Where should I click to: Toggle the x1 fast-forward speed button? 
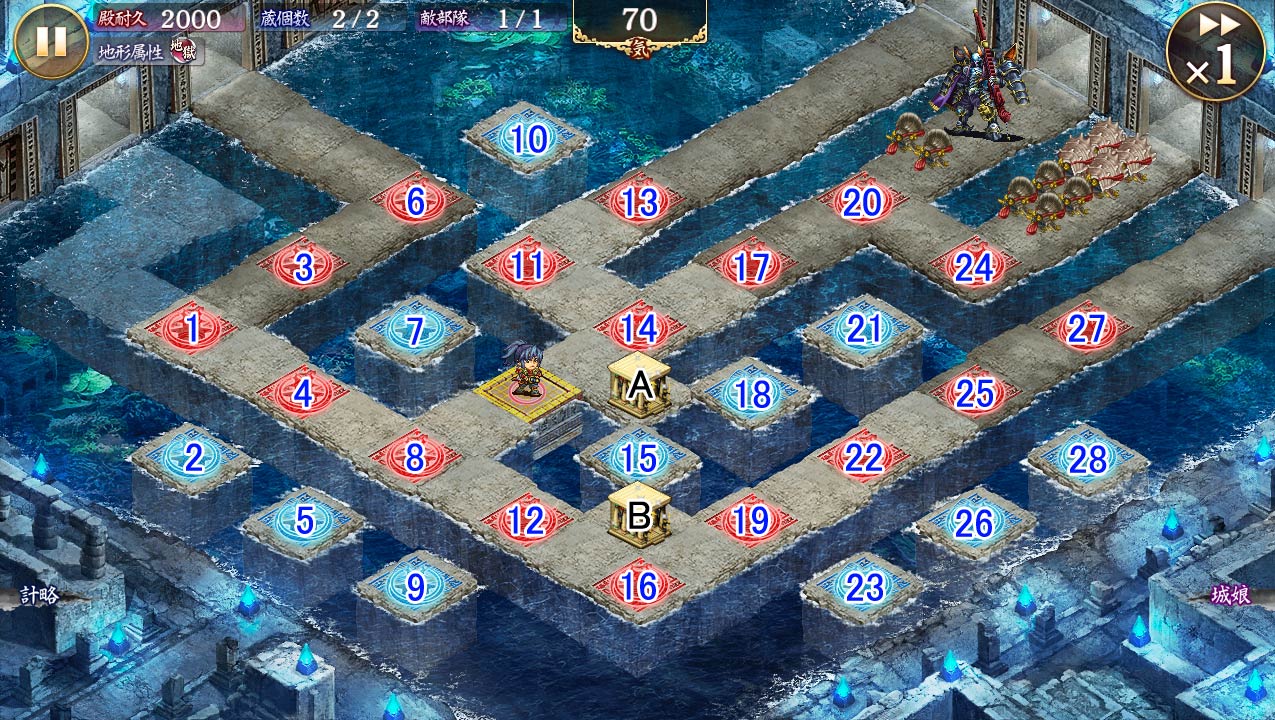click(1215, 52)
